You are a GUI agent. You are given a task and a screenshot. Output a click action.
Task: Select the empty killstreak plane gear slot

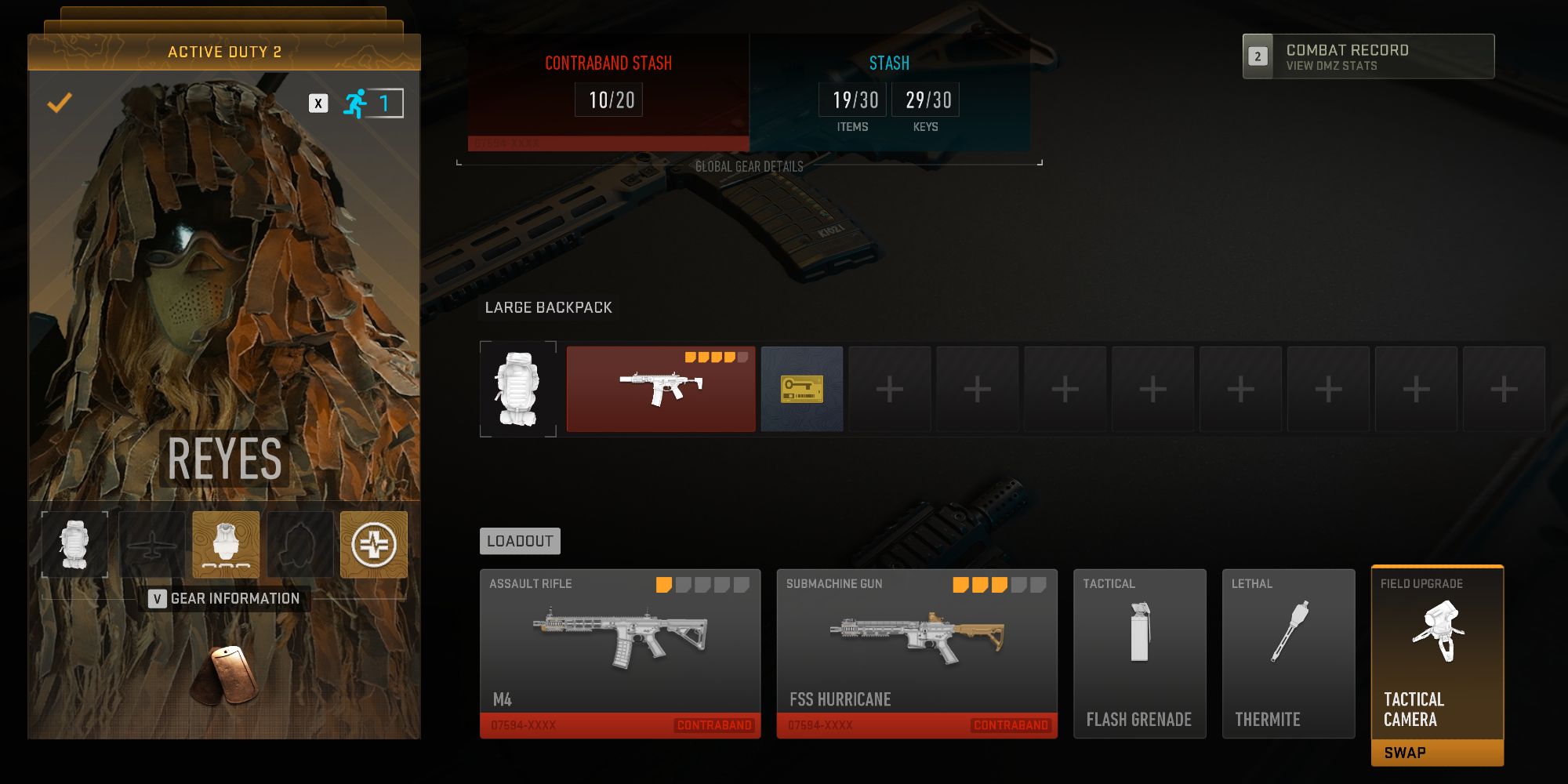click(151, 545)
